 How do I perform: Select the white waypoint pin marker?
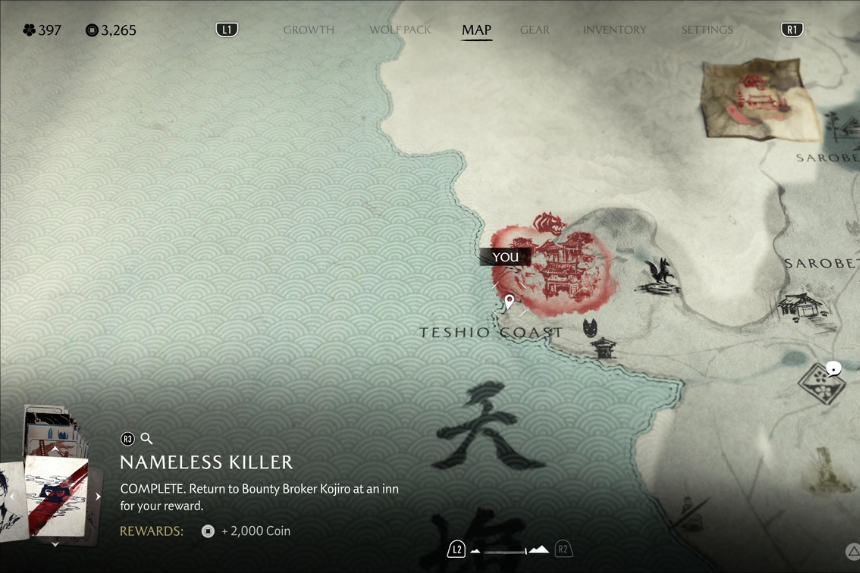tap(509, 302)
